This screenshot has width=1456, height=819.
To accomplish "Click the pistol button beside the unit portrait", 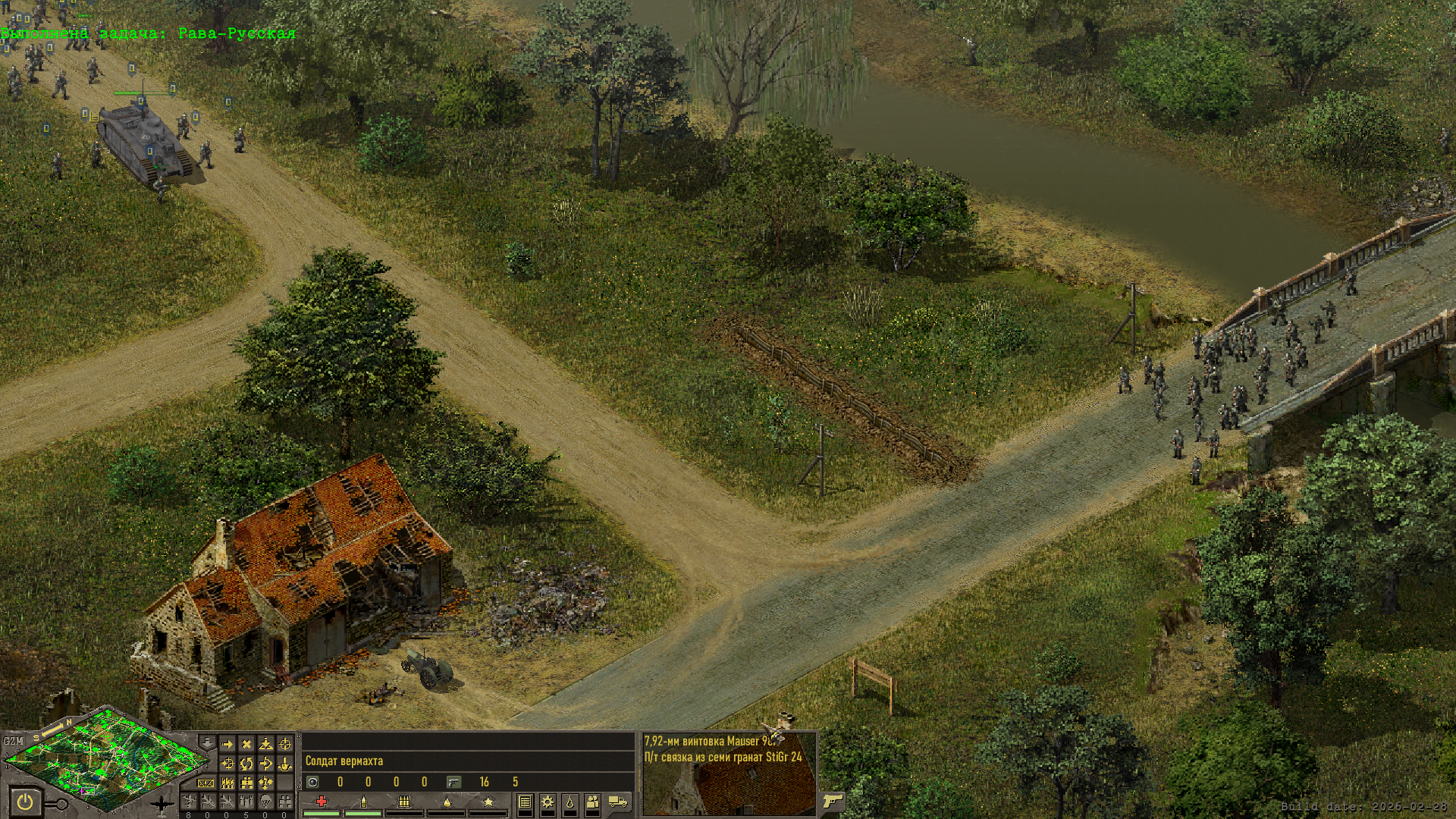I will point(832,801).
